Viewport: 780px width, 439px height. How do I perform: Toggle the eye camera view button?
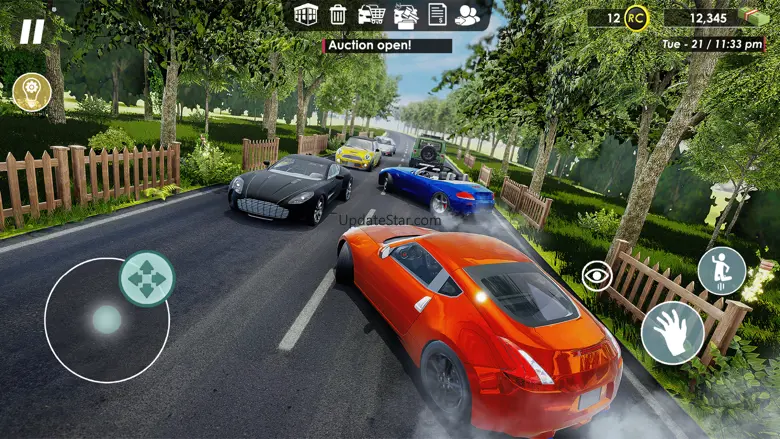click(597, 276)
